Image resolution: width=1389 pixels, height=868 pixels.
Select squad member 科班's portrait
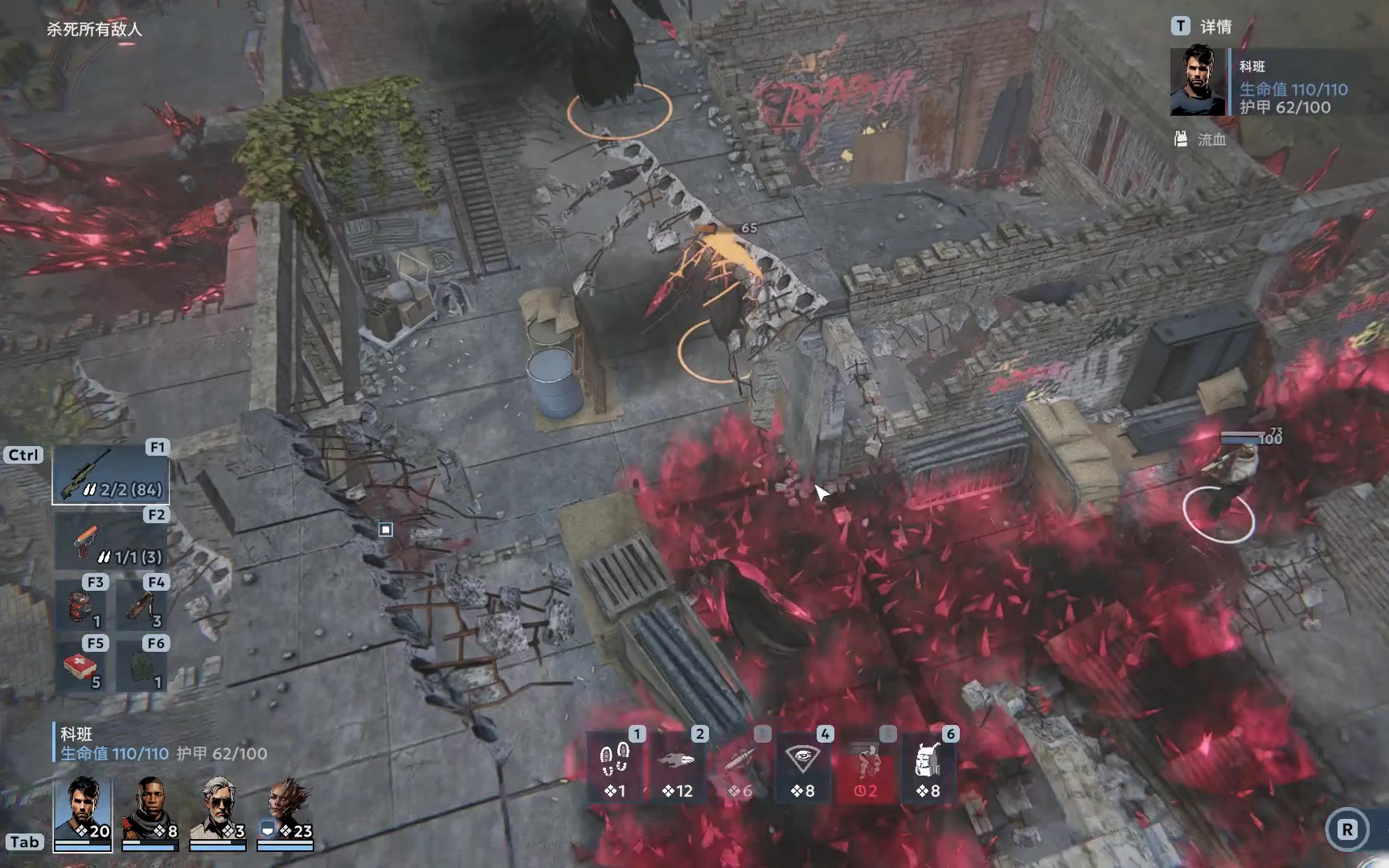(x=83, y=809)
